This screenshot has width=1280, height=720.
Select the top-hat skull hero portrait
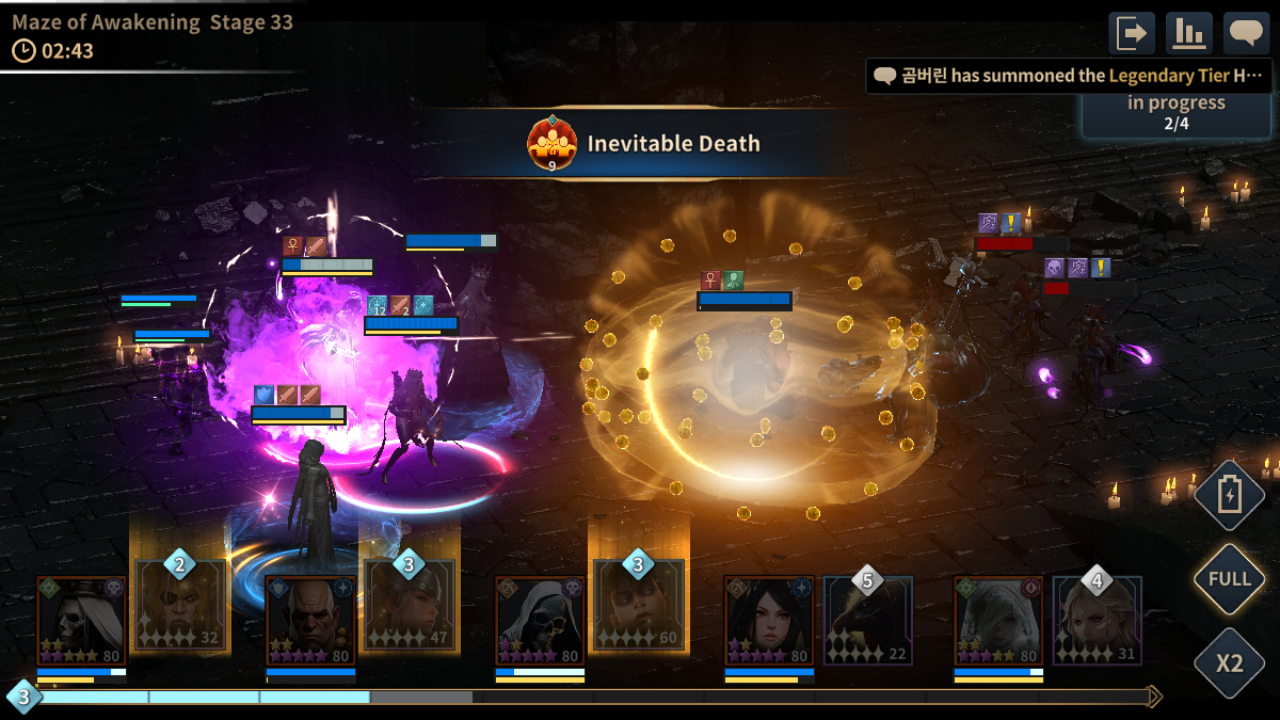(x=81, y=620)
